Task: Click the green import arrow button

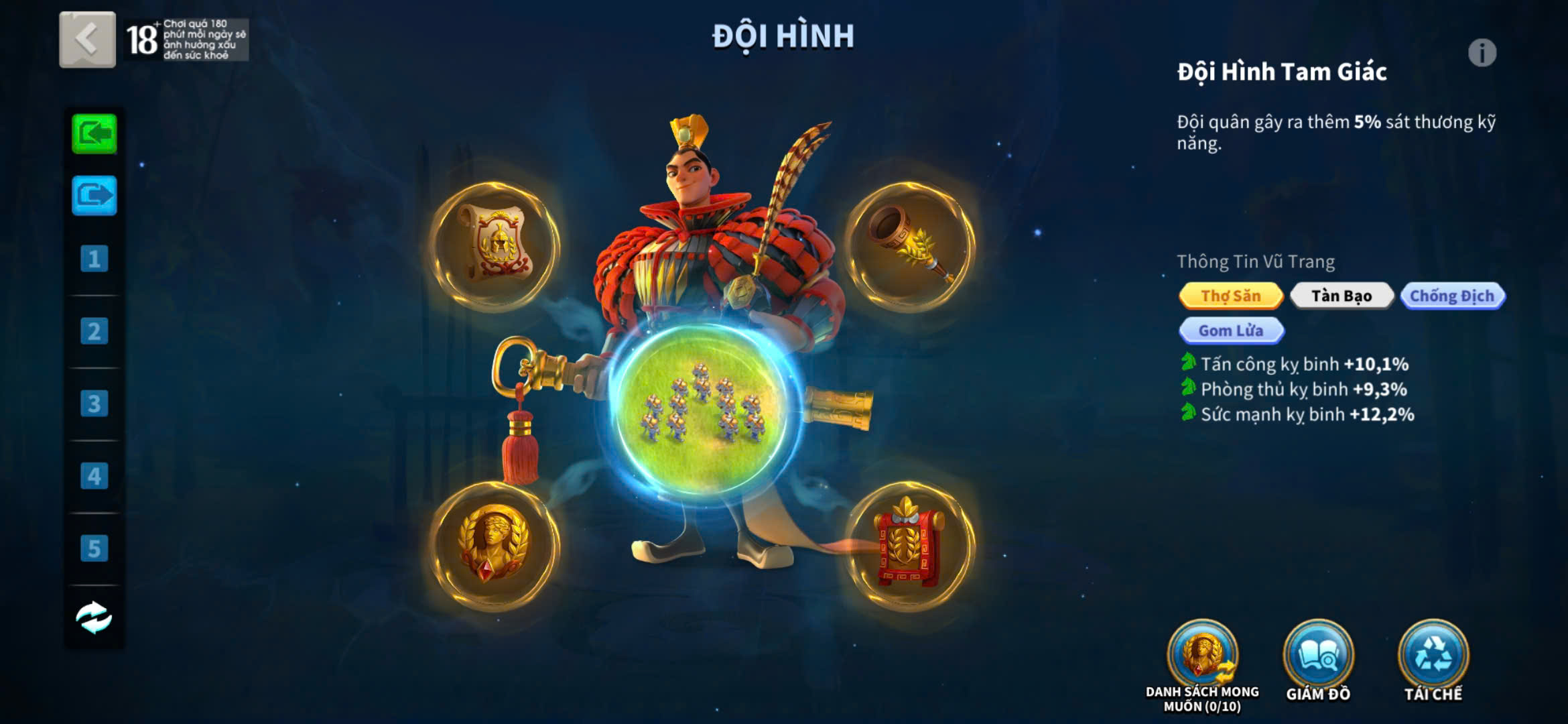Action: click(x=94, y=134)
